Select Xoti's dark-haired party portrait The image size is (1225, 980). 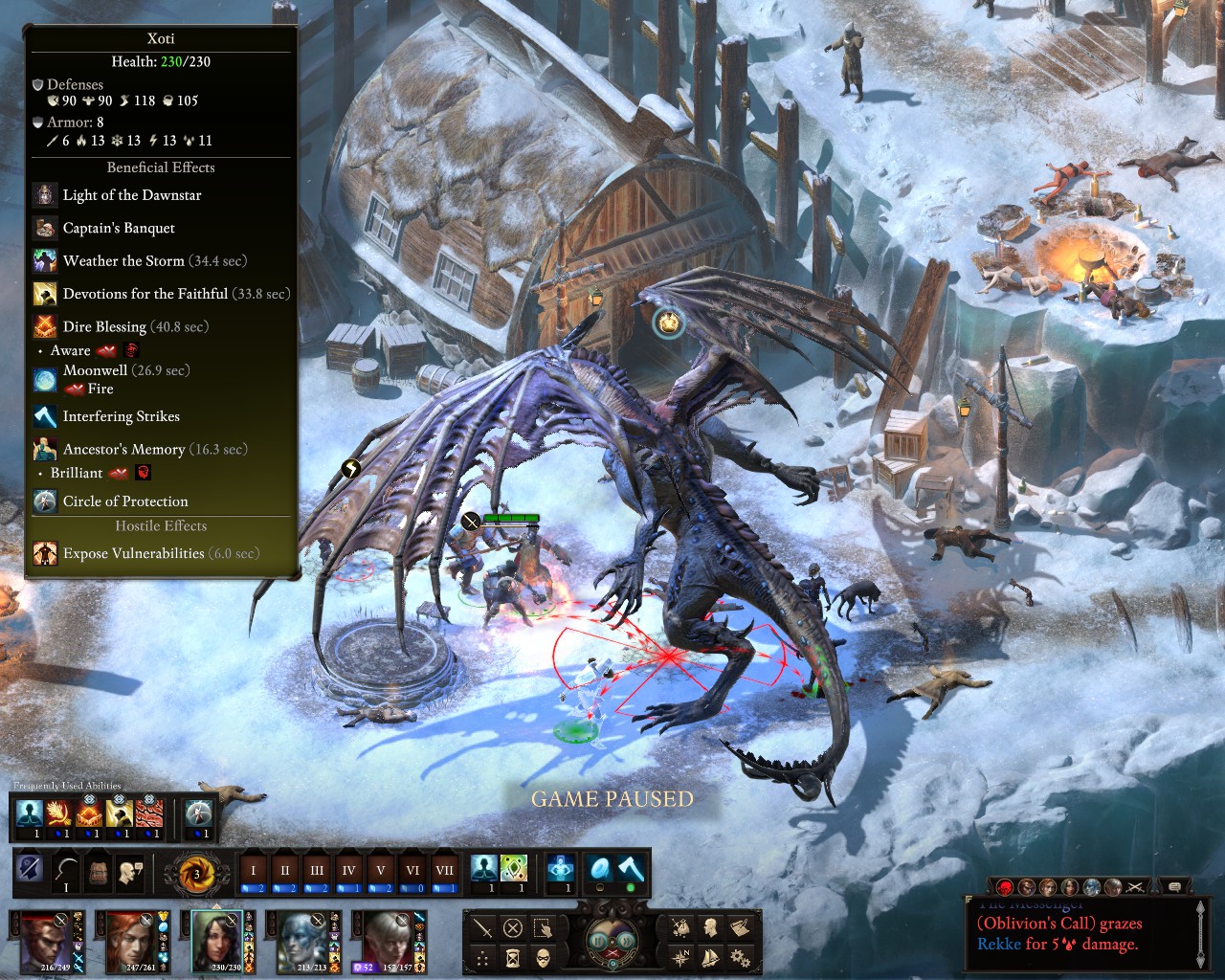218,938
